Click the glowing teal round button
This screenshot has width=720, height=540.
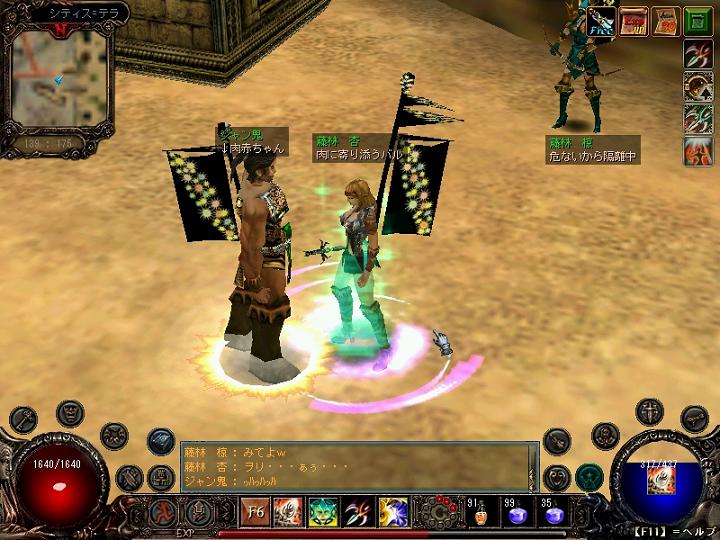click(589, 476)
